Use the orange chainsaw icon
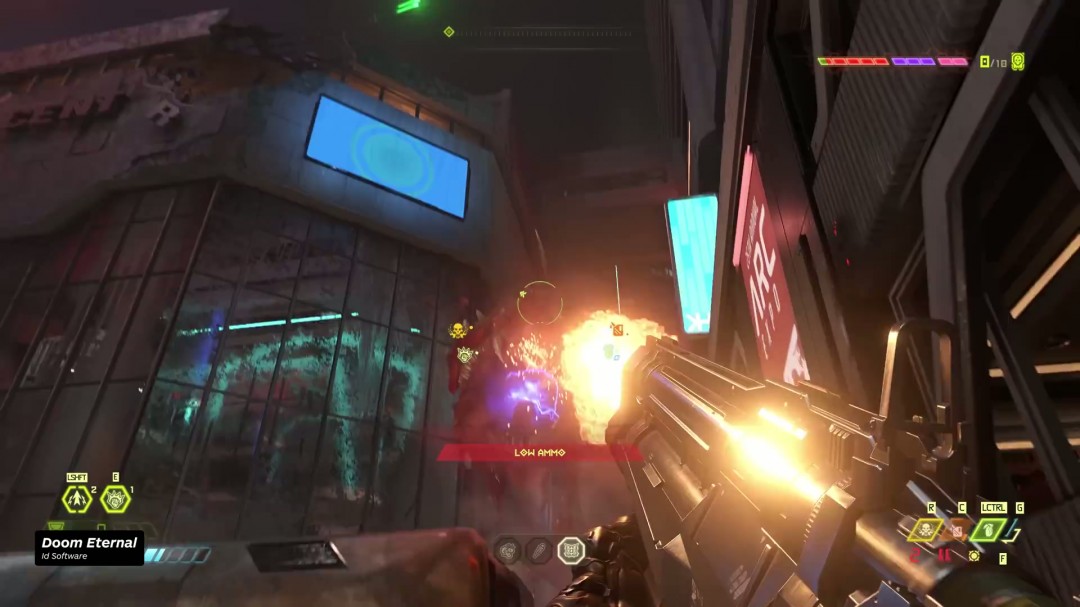The image size is (1080, 607). (957, 529)
